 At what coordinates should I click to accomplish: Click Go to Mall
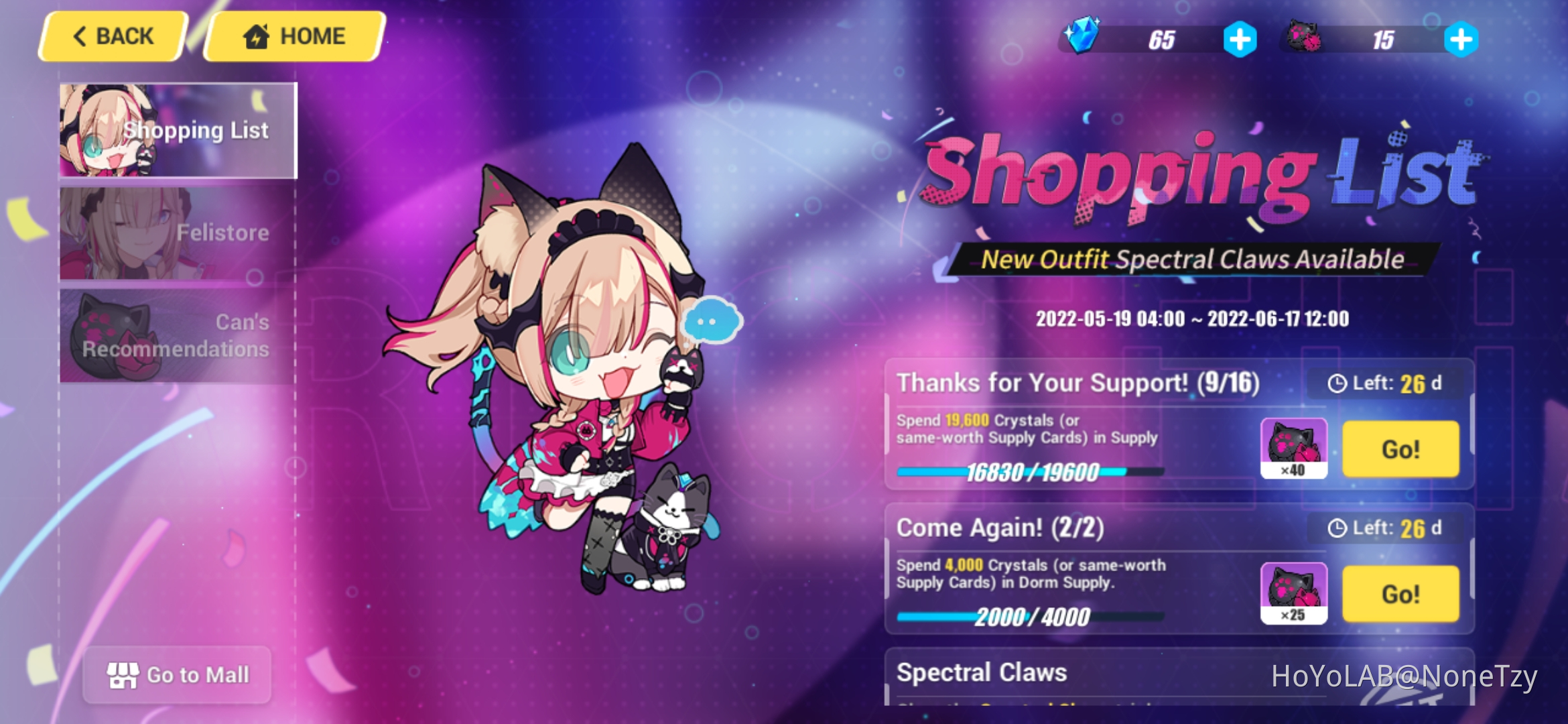[x=178, y=675]
